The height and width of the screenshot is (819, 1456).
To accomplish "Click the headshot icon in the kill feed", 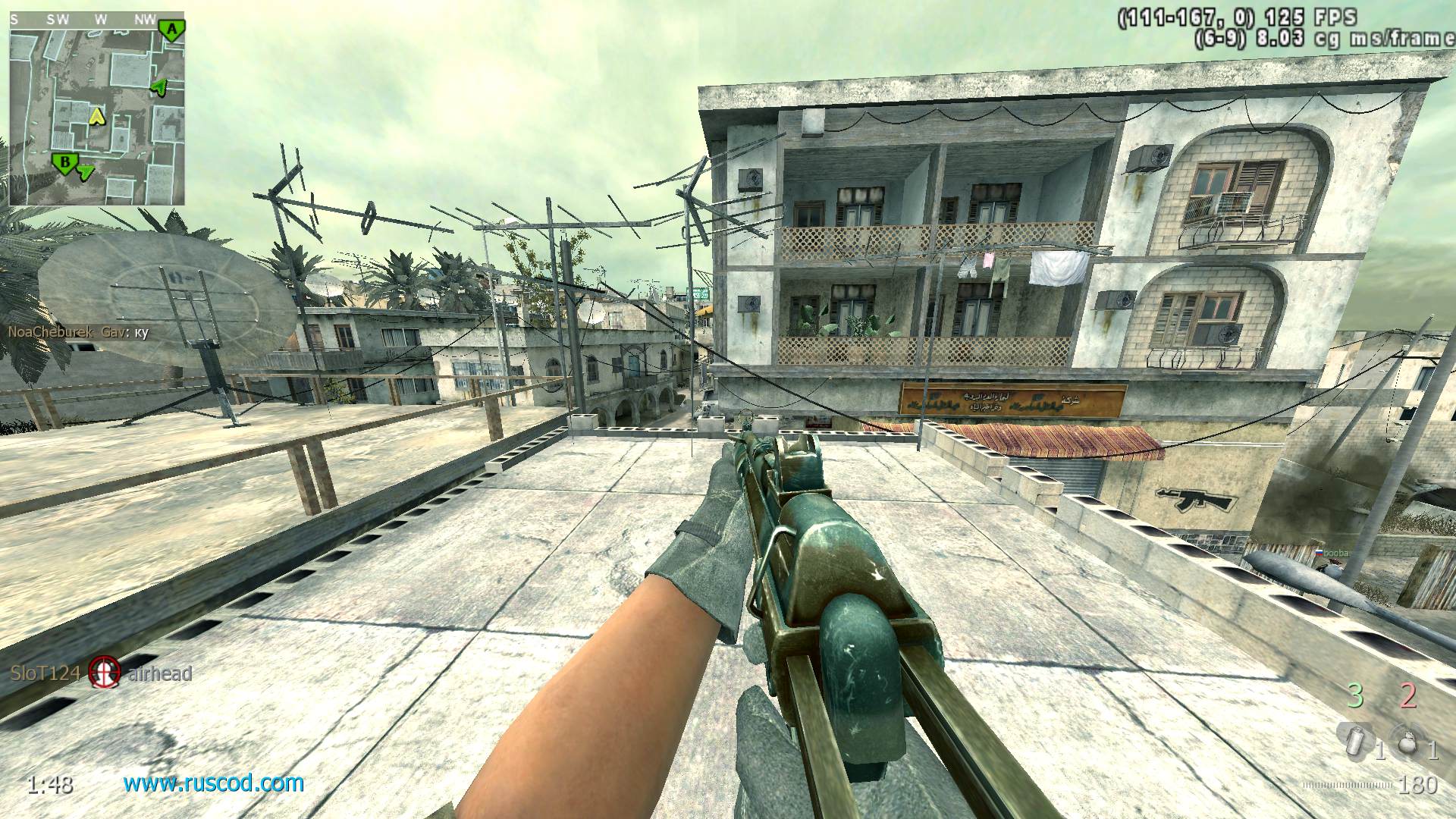I will (104, 672).
